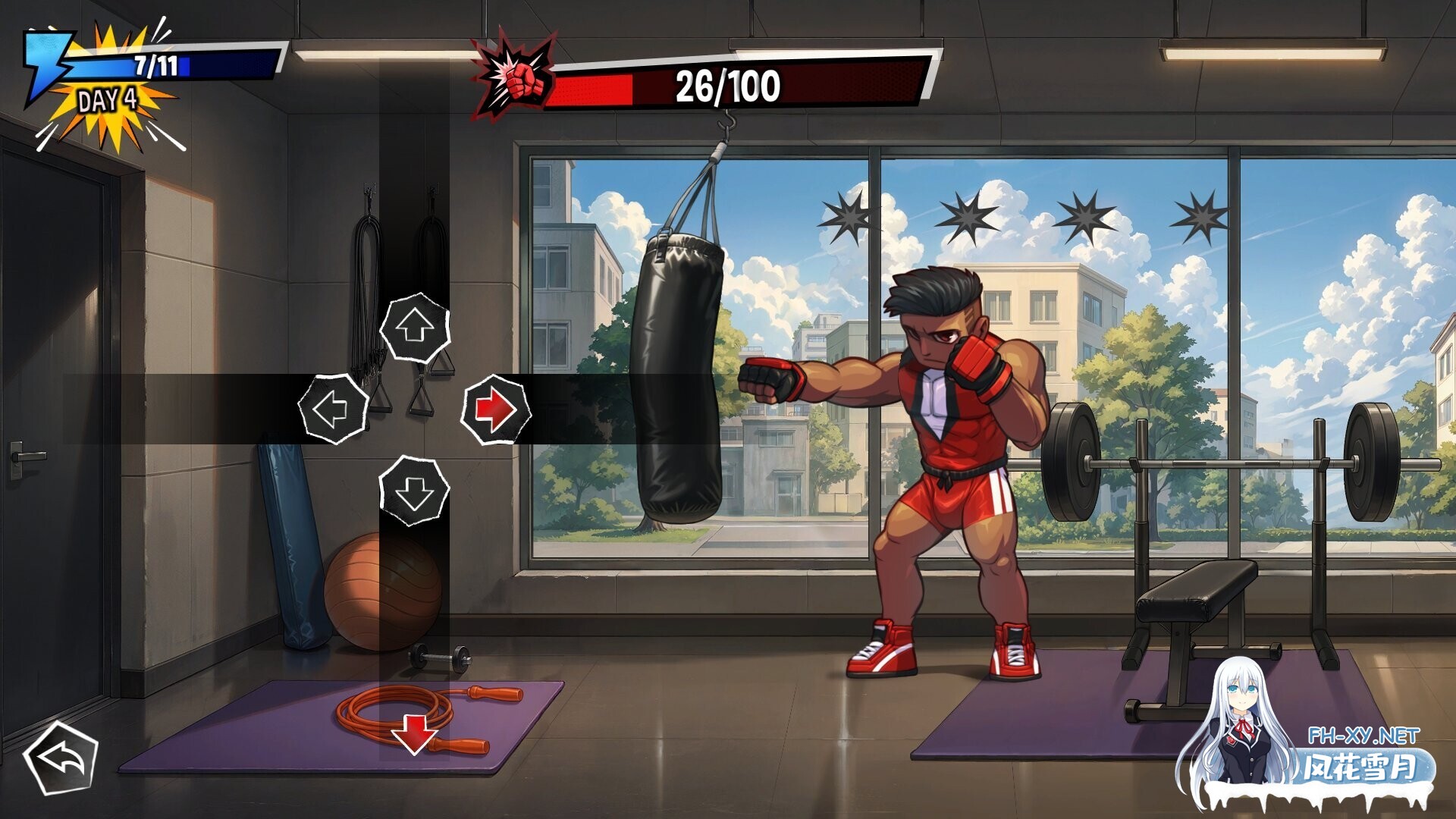Tap the left arrow rhythm button
Viewport: 1456px width, 819px height.
(334, 409)
